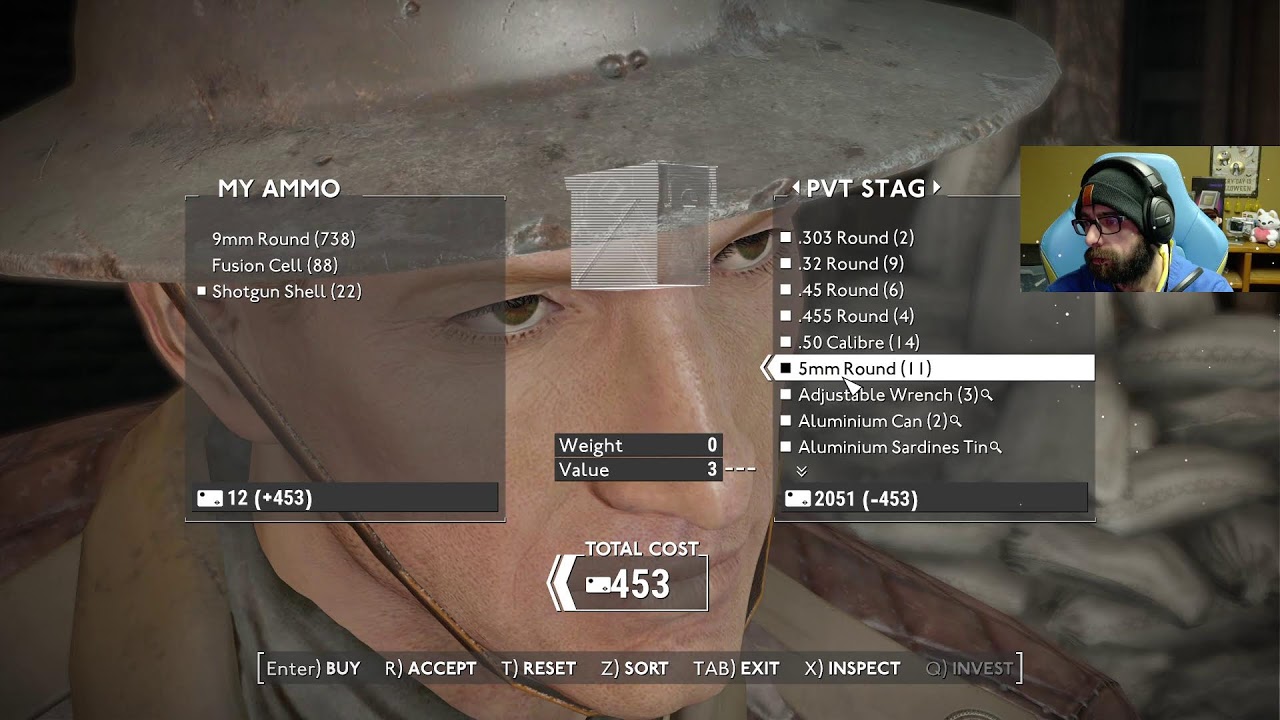Select the .32 Round item
1280x720 pixels.
point(850,264)
